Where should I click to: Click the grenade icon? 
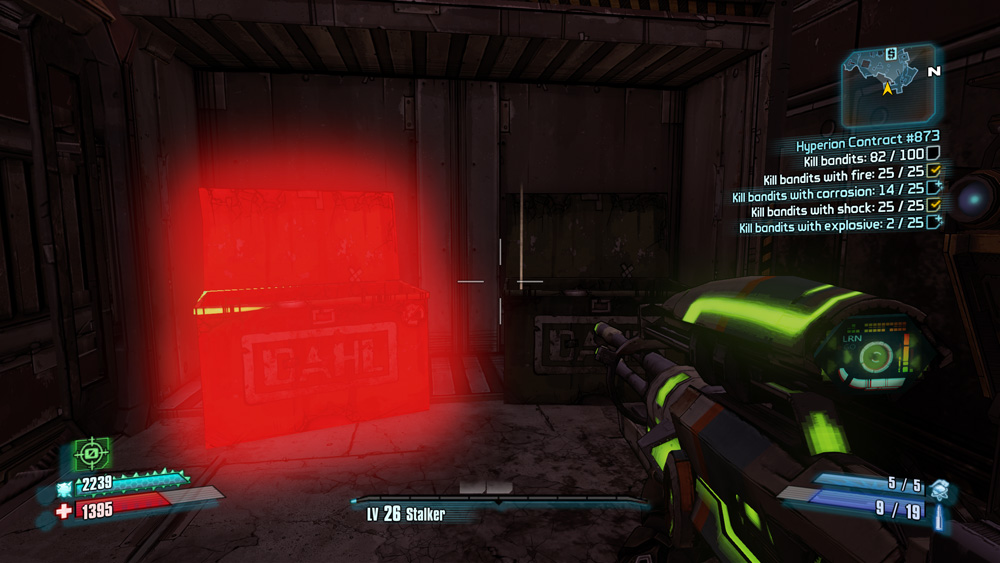coord(937,488)
